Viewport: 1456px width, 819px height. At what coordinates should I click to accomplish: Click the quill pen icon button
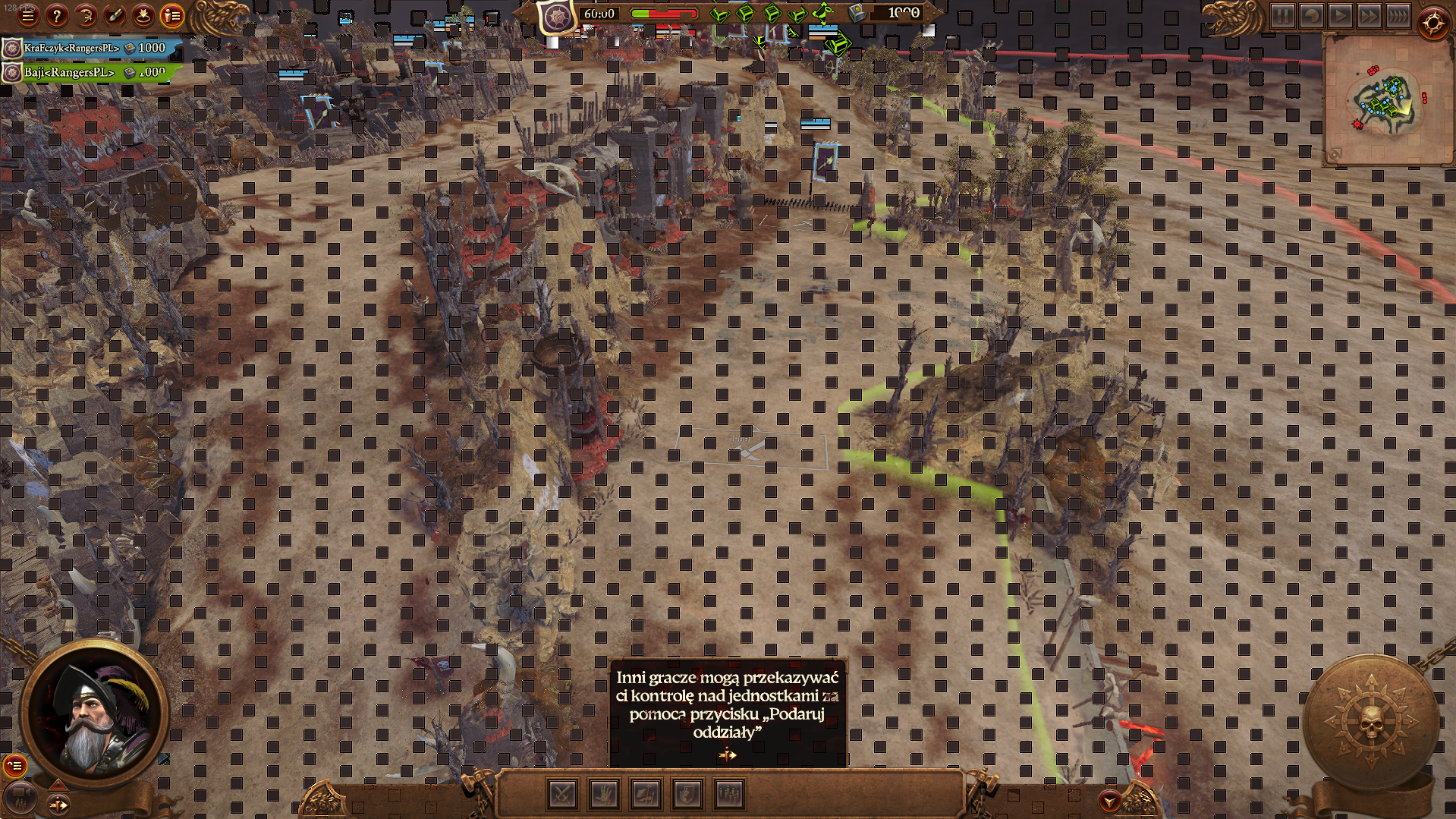pos(115,15)
